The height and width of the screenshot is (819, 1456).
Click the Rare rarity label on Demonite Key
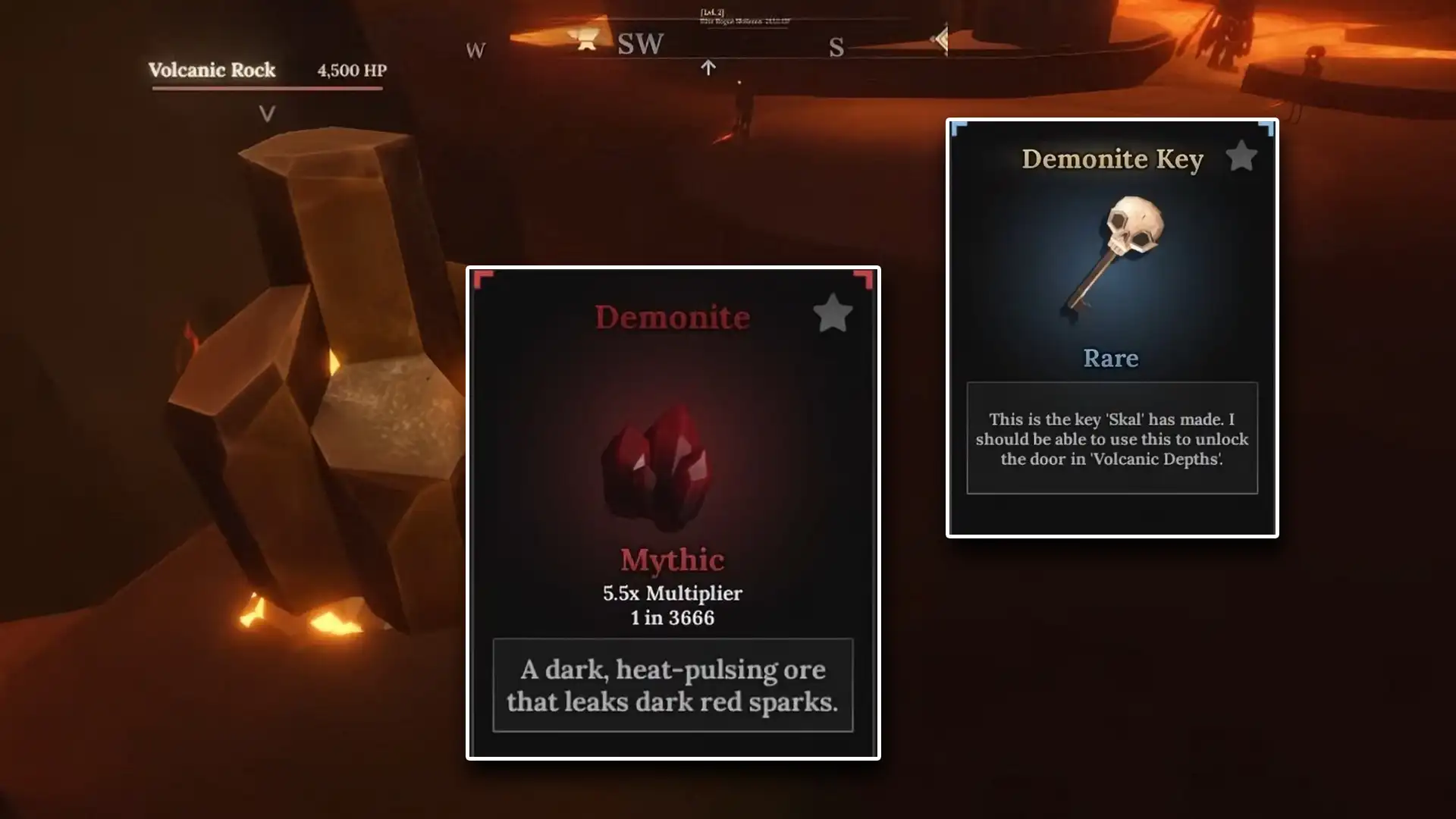pos(1110,358)
